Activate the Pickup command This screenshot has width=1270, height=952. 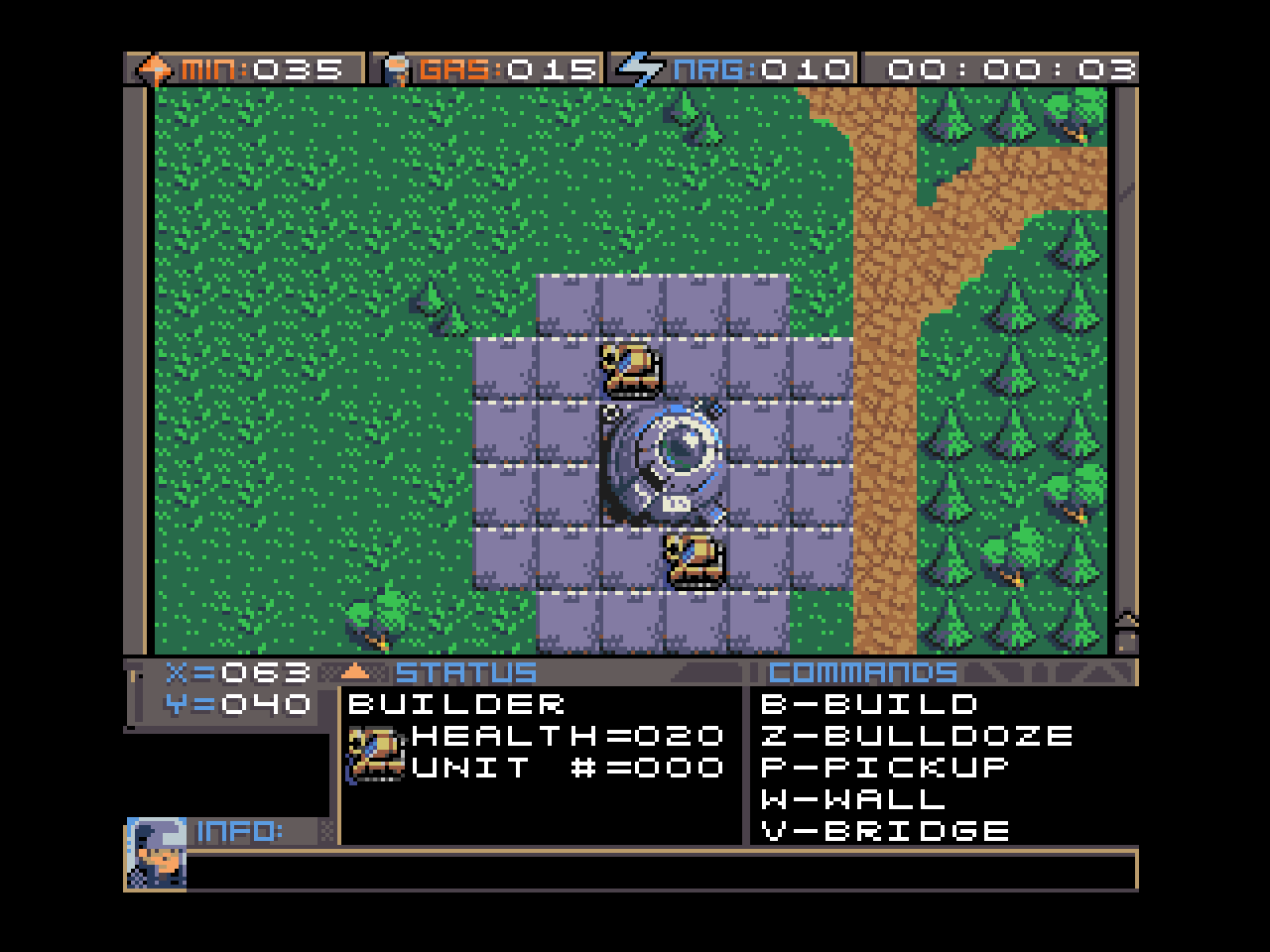(885, 768)
